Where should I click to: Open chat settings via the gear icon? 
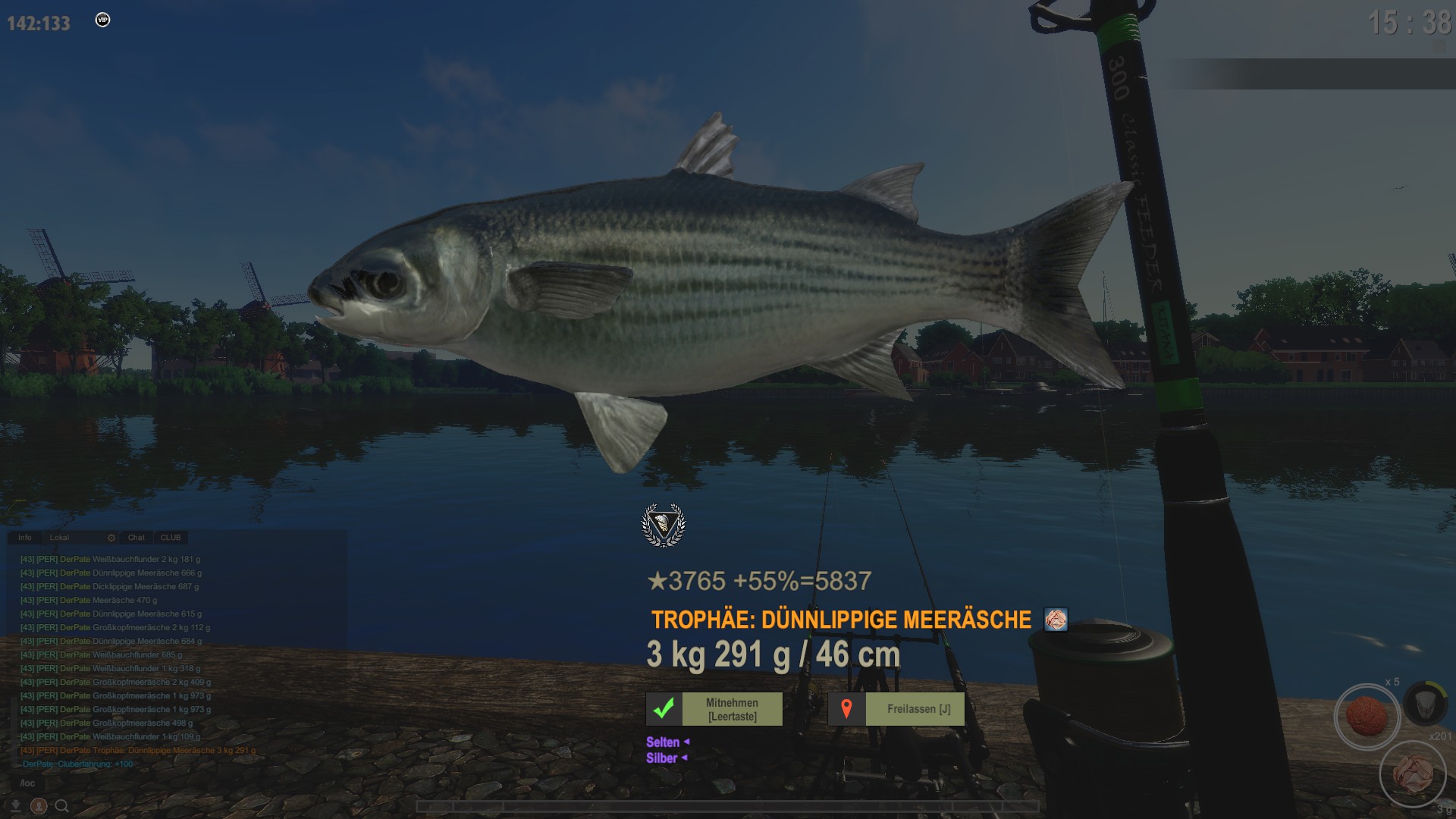[x=111, y=538]
